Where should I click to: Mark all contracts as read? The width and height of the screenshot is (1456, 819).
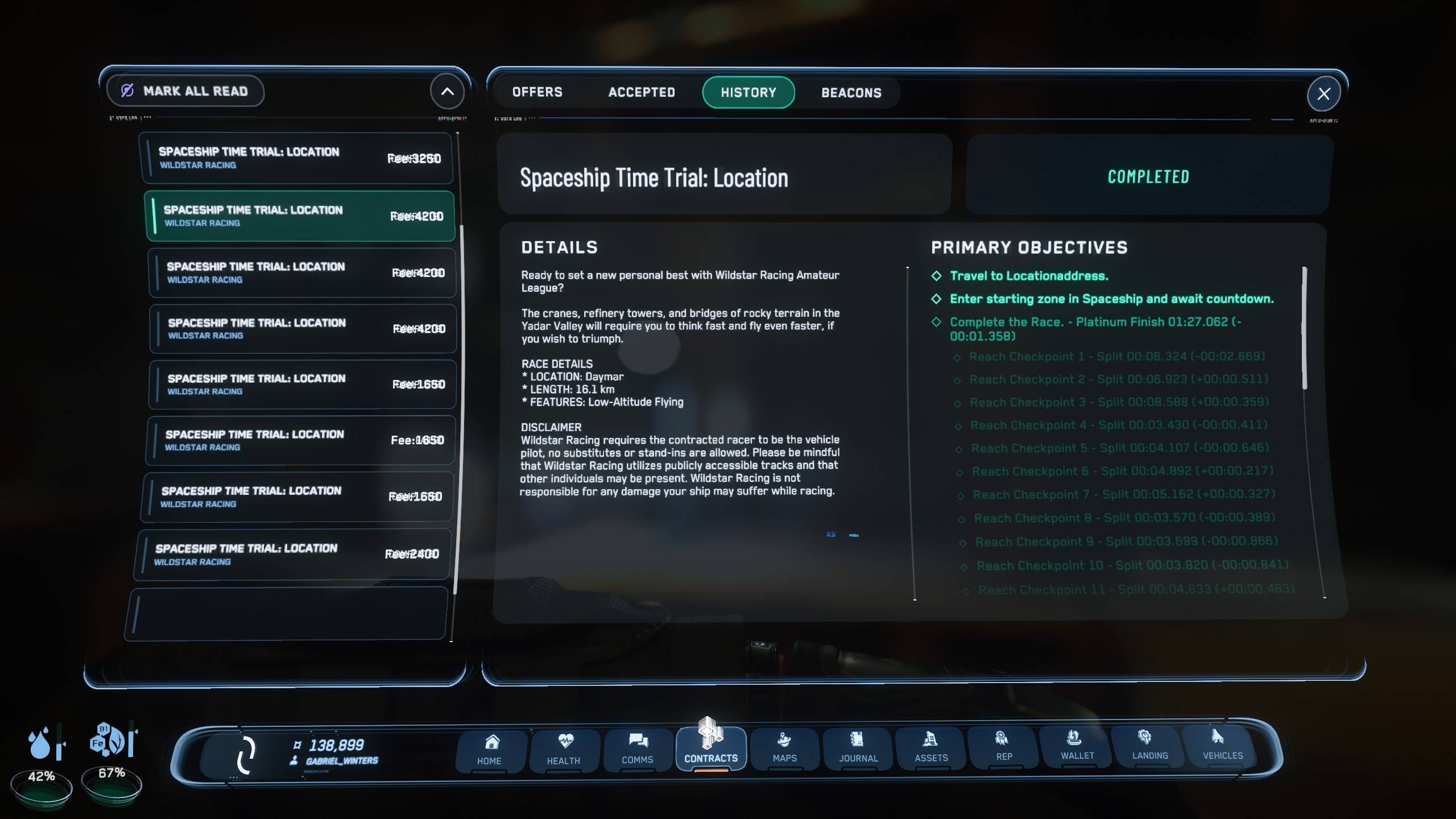pyautogui.click(x=185, y=91)
